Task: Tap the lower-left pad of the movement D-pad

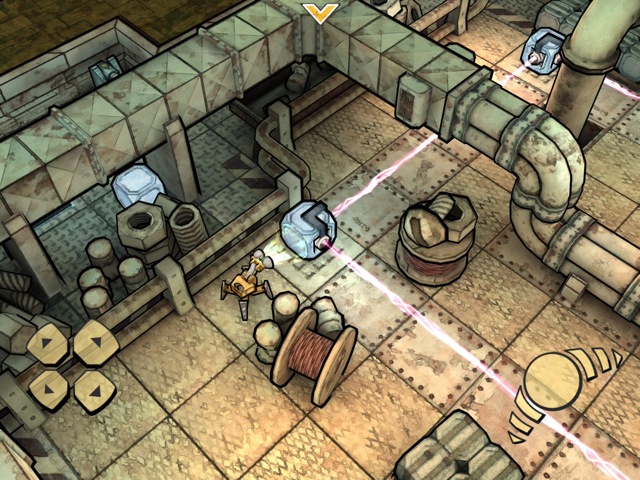Action: pyautogui.click(x=47, y=387)
